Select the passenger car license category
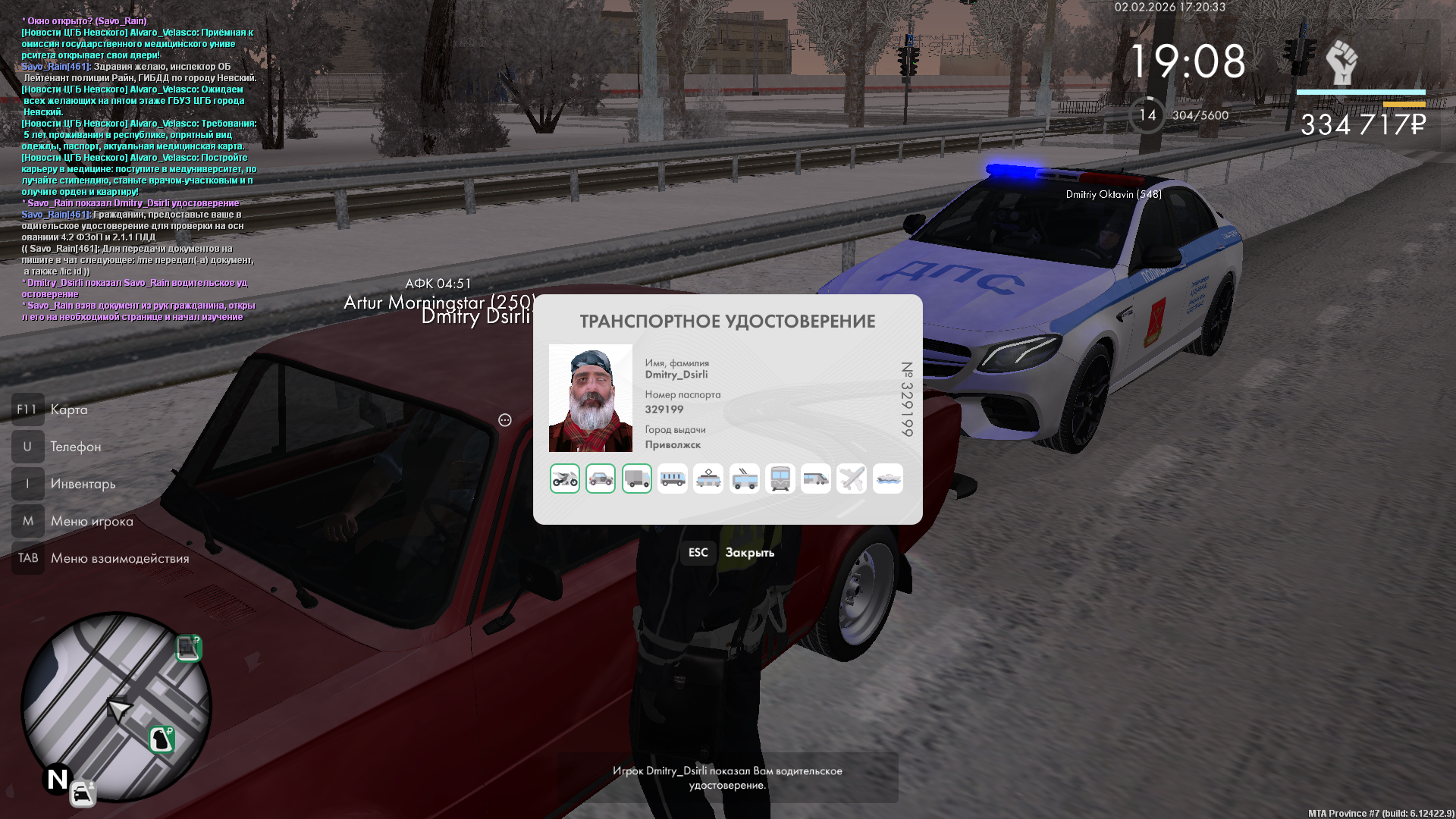The width and height of the screenshot is (1456, 819). [601, 479]
